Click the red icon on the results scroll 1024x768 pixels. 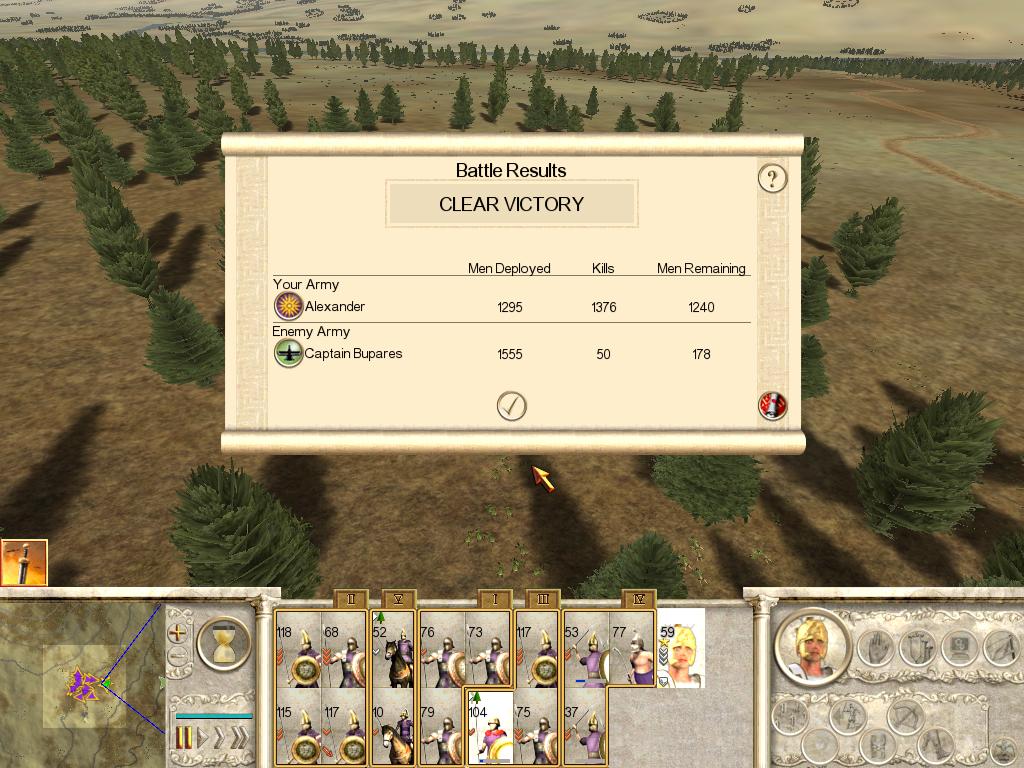click(772, 405)
